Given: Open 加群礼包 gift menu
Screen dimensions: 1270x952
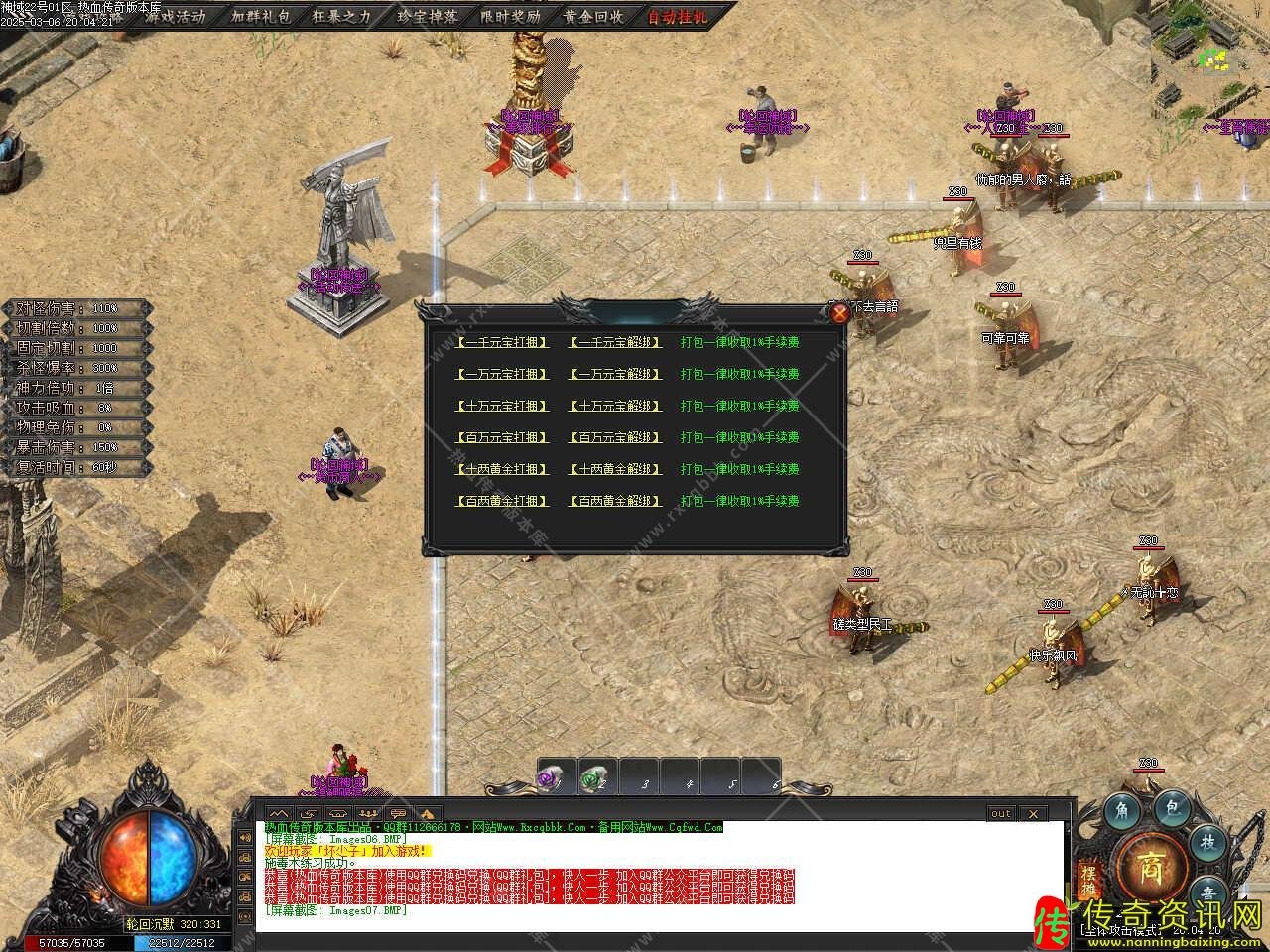Looking at the screenshot, I should [262, 16].
